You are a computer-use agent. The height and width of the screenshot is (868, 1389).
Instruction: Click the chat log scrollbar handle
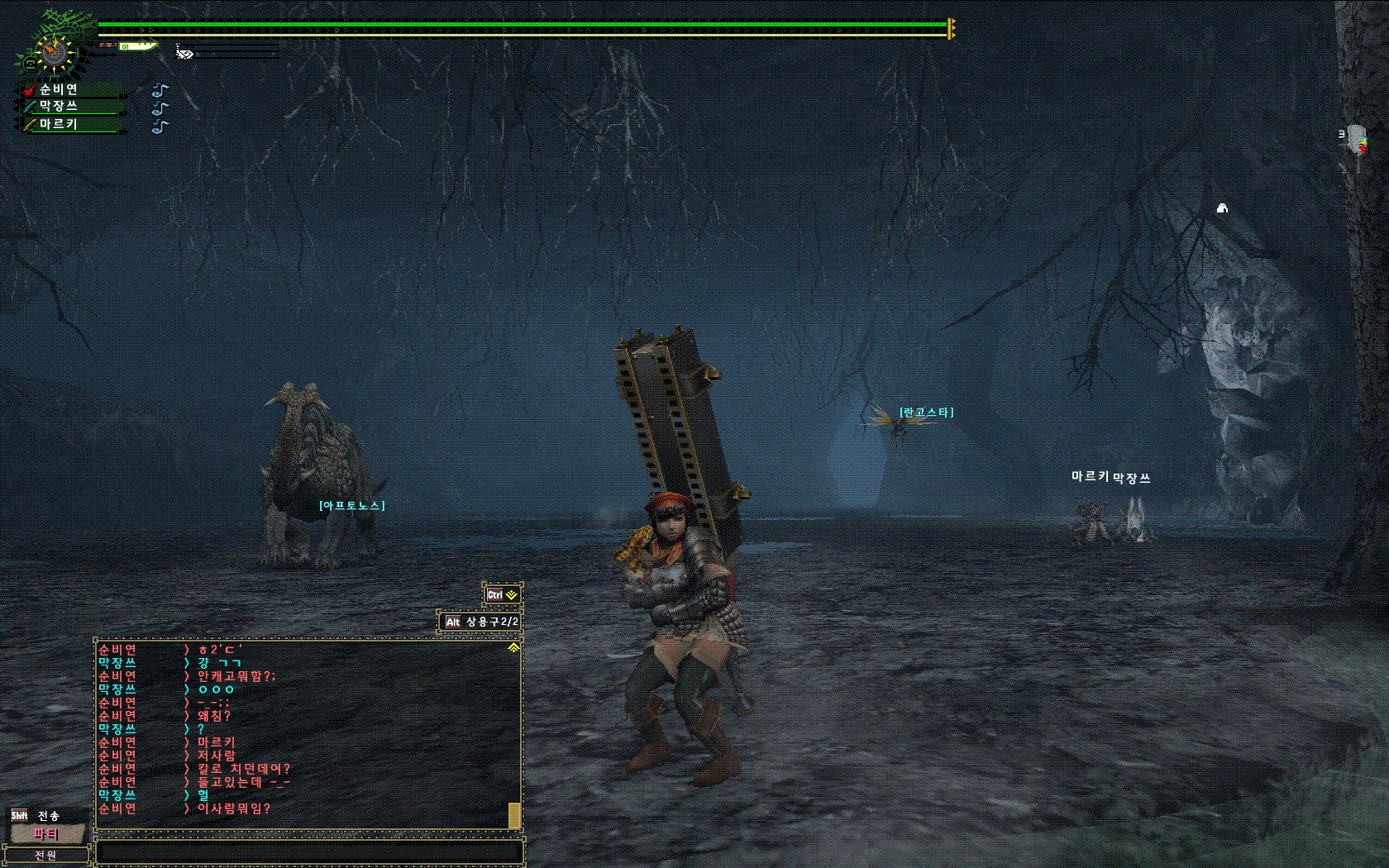(514, 815)
